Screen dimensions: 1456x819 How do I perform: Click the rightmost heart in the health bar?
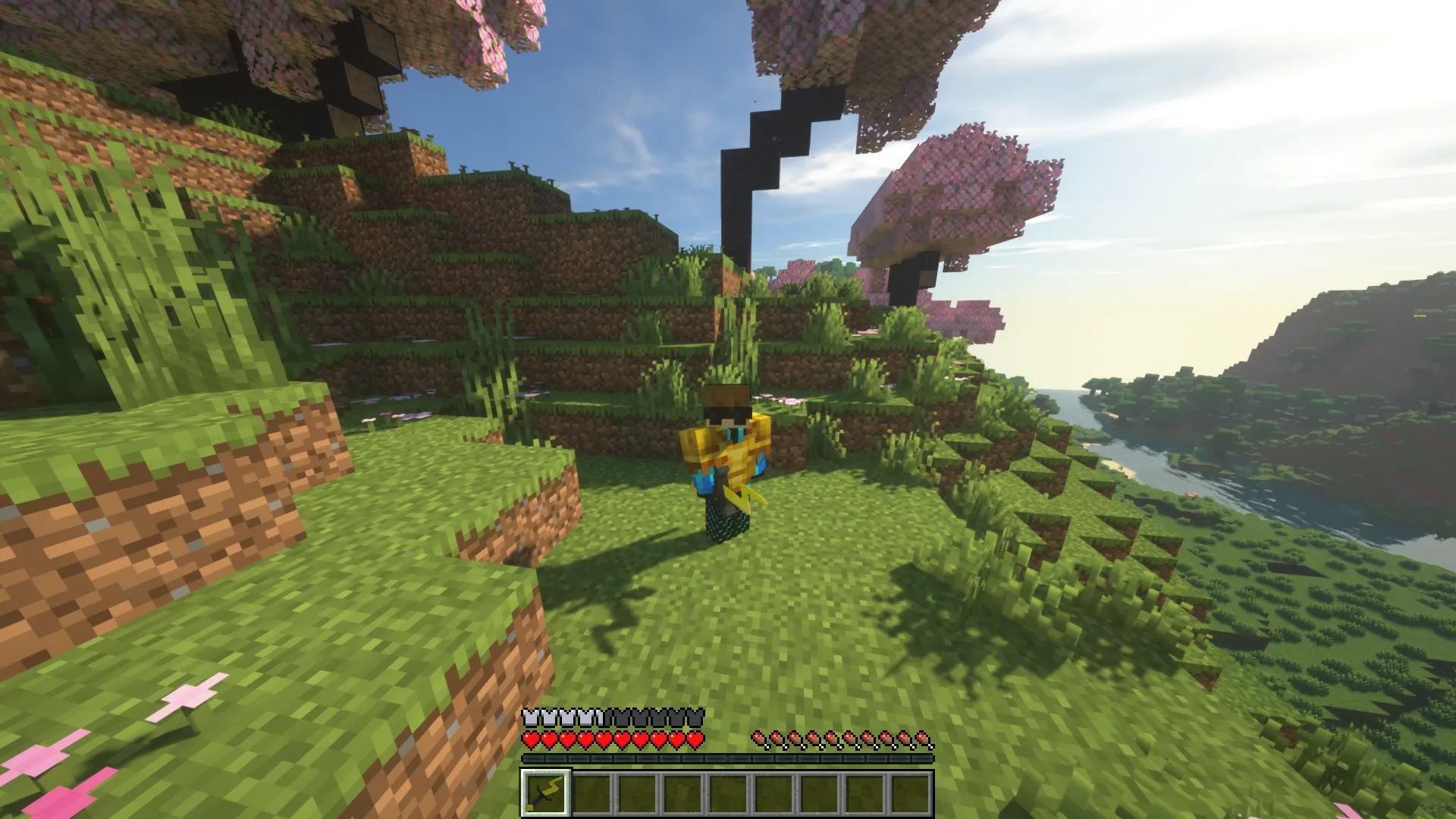coord(695,738)
